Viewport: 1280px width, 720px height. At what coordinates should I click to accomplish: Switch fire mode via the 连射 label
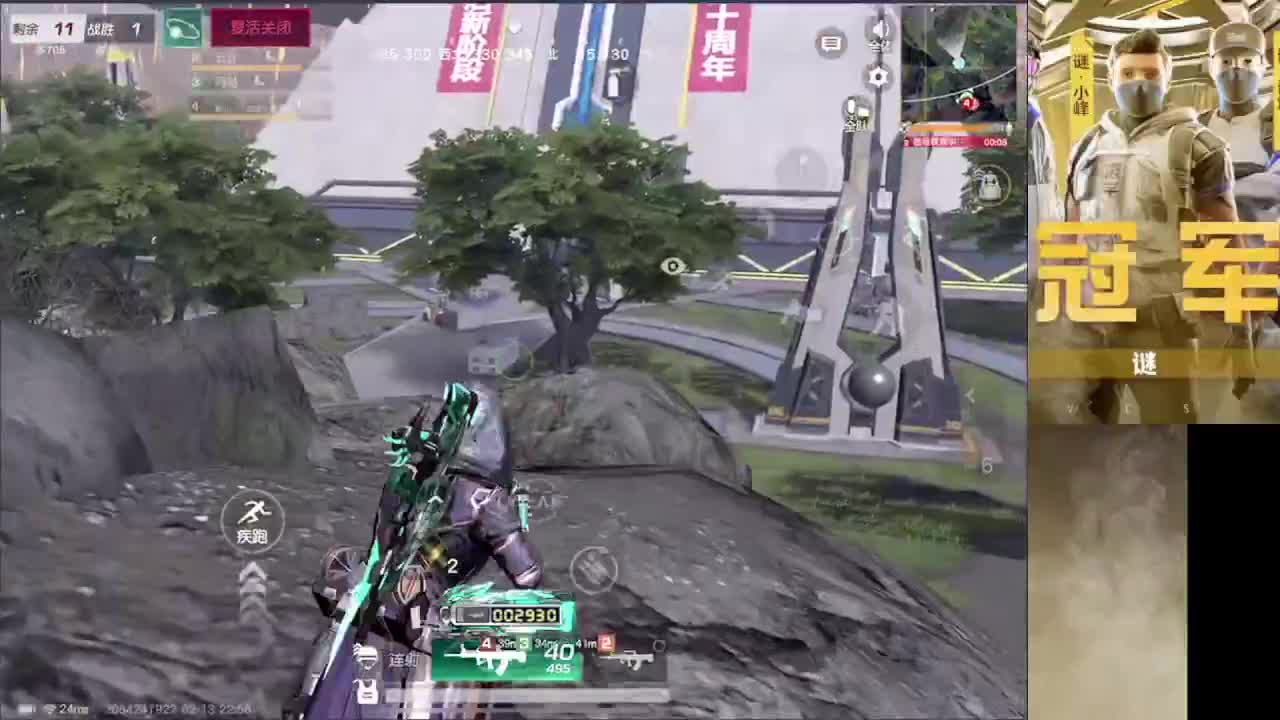tap(402, 658)
